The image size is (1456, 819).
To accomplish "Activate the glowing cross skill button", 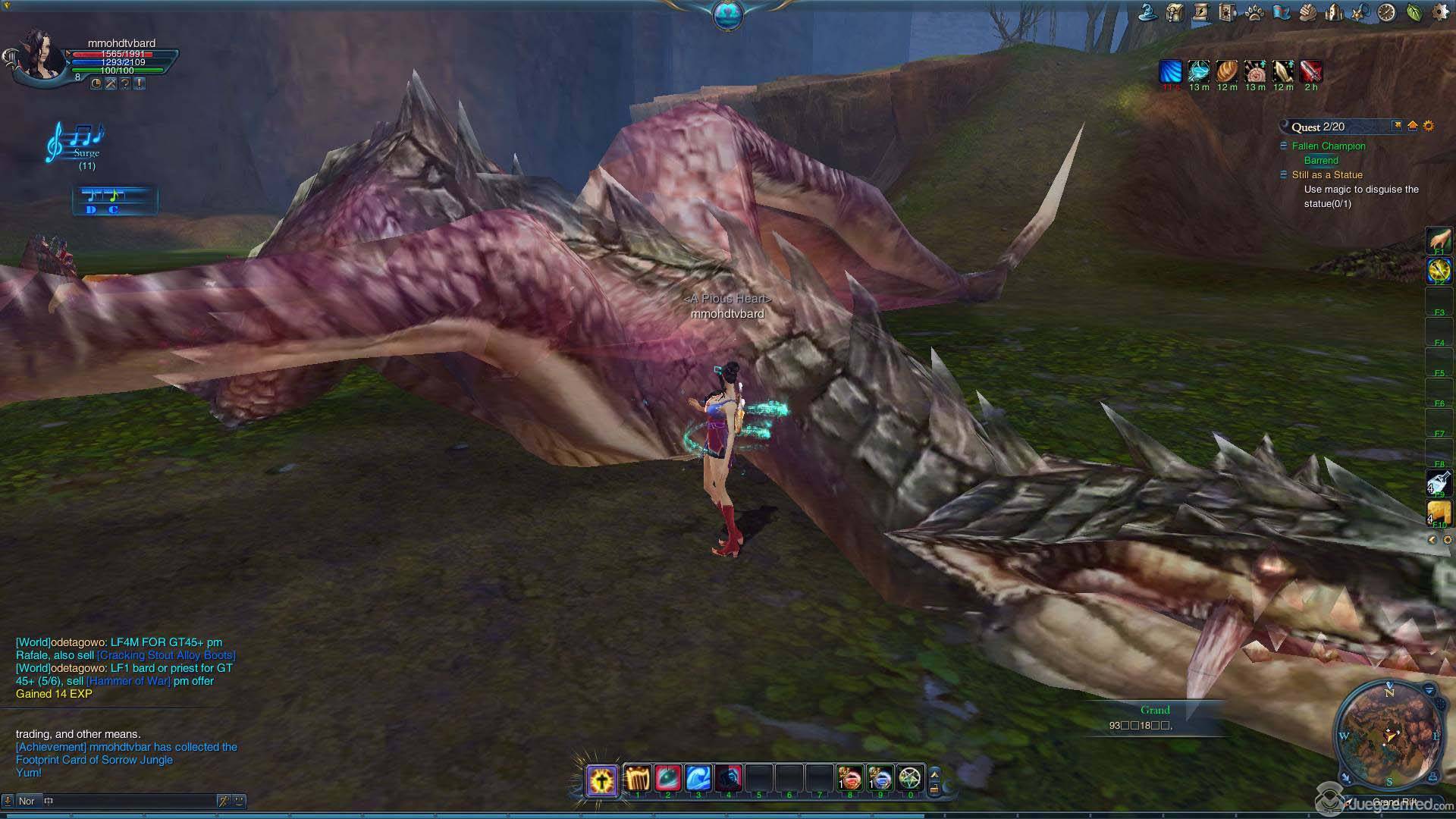I will (602, 780).
